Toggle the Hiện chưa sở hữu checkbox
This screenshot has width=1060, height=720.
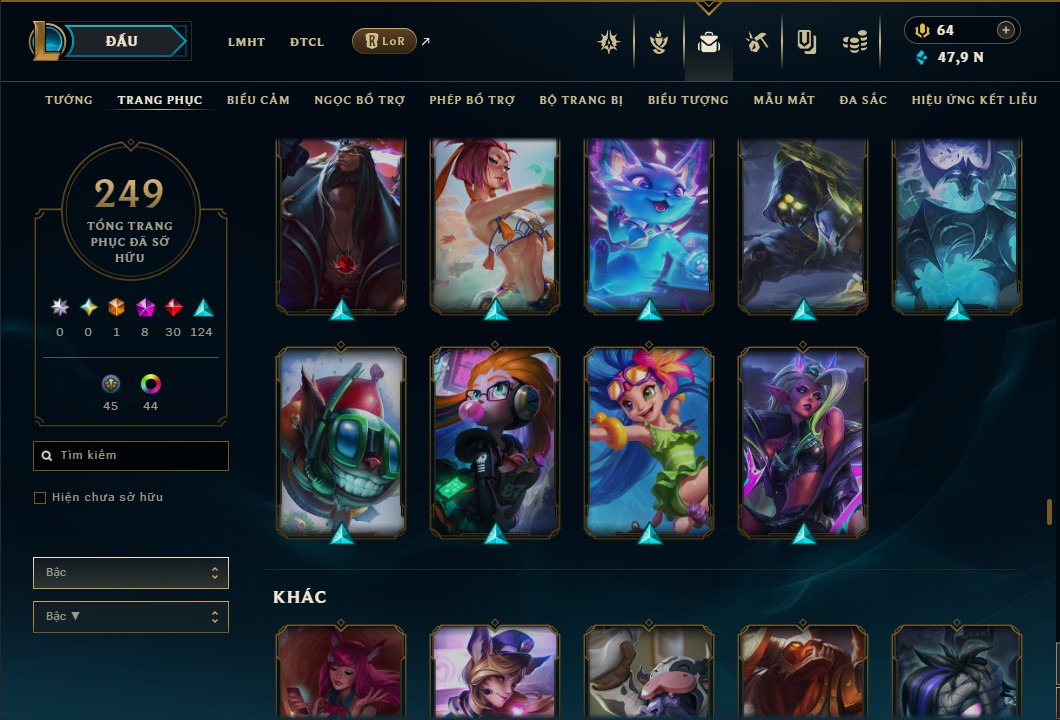coord(40,498)
